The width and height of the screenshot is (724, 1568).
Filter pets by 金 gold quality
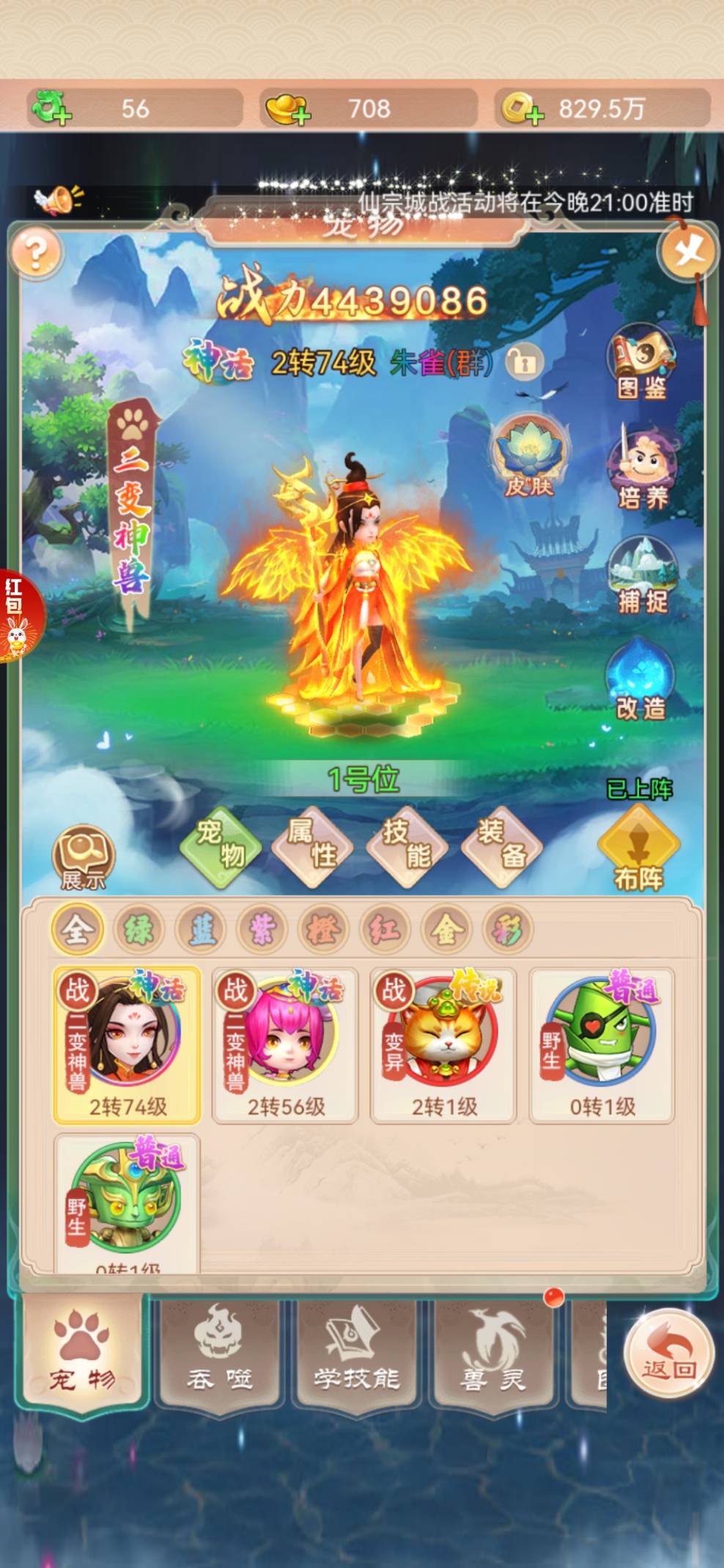click(x=446, y=931)
